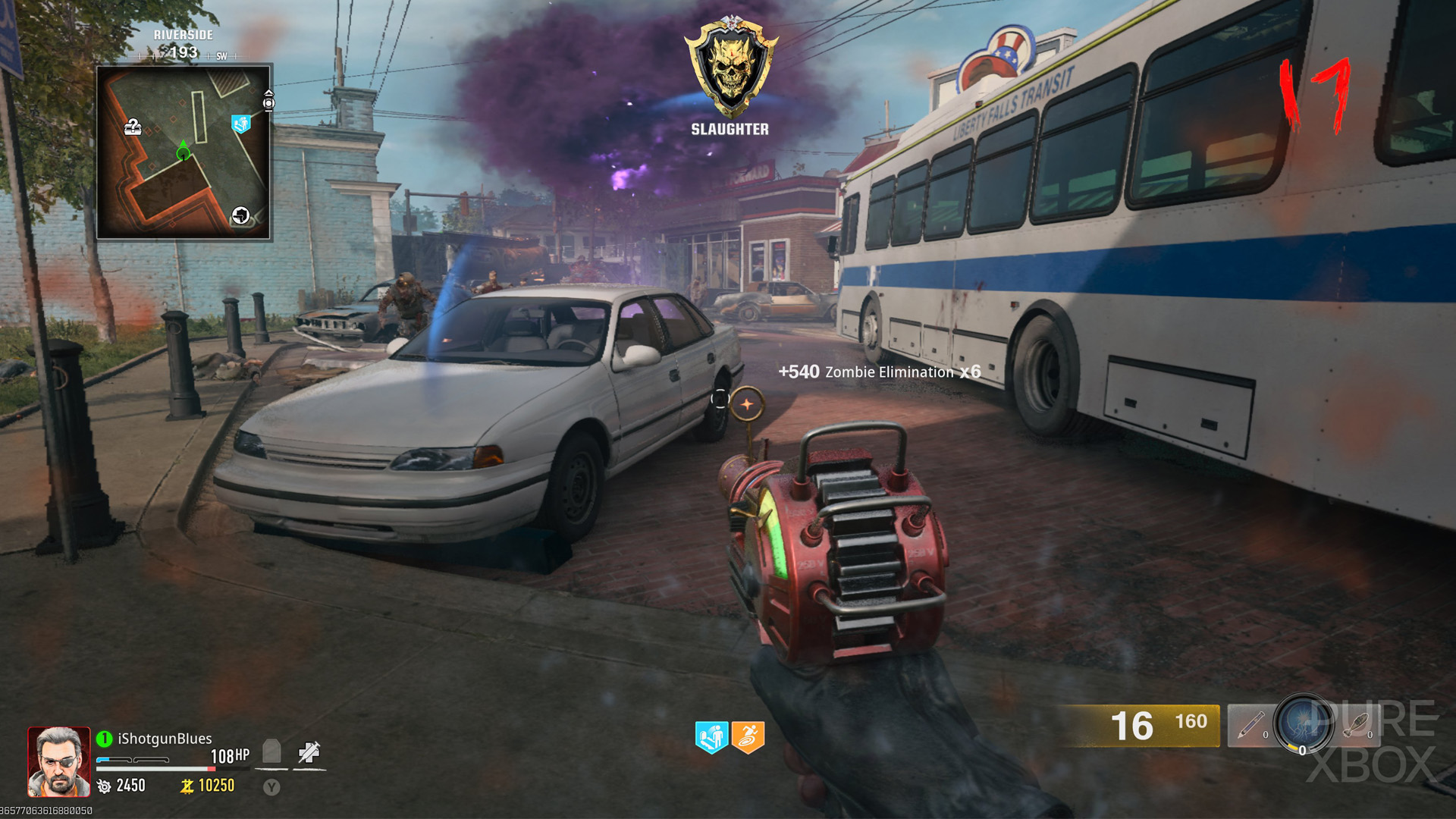This screenshot has height=819, width=1456.
Task: Click the fire hydrant icon on minimap edge
Action: click(268, 102)
